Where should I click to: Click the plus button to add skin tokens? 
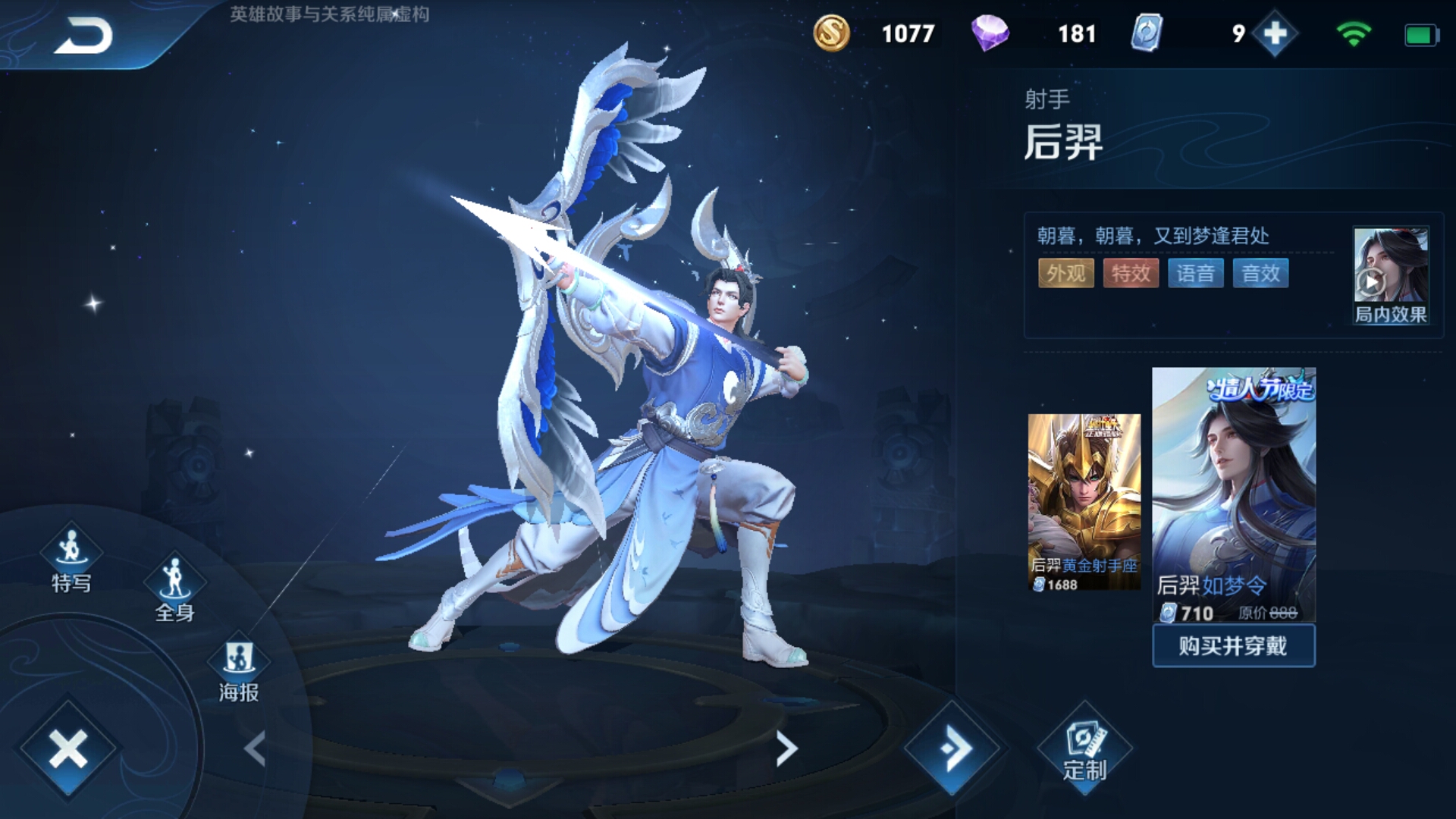[x=1274, y=33]
